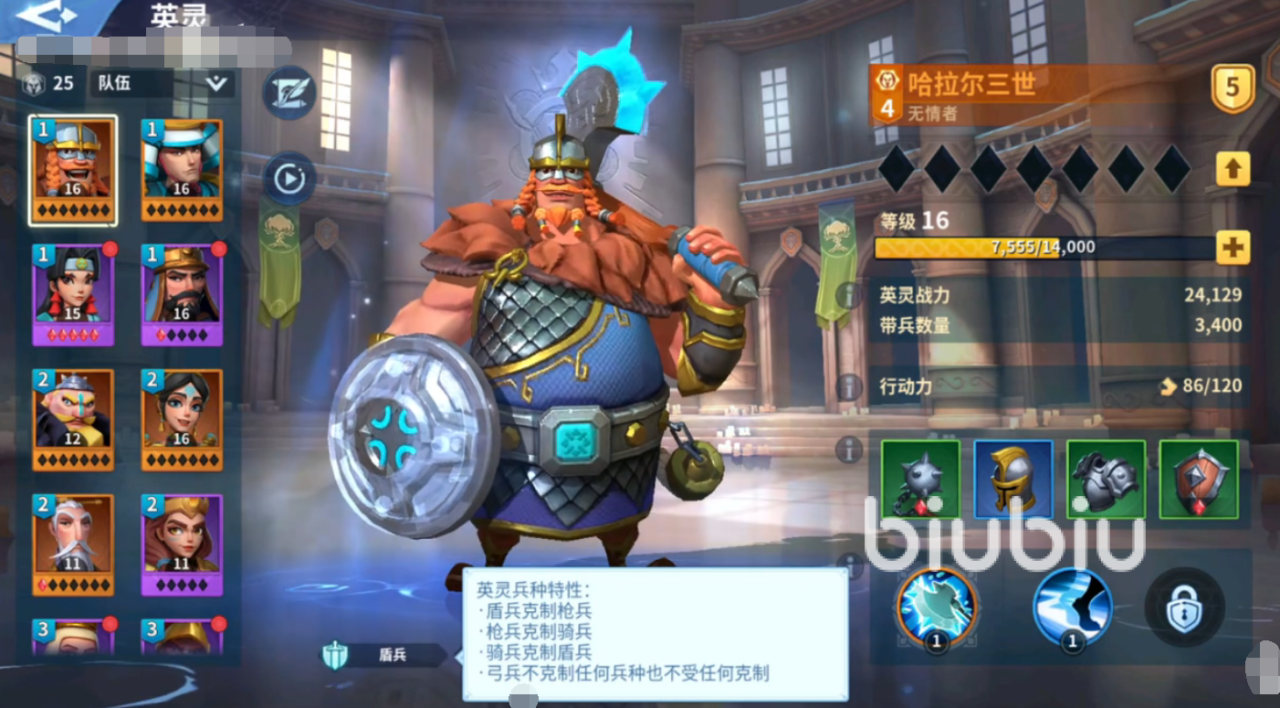View the glowing axe skill
The image size is (1280, 708).
click(x=937, y=606)
